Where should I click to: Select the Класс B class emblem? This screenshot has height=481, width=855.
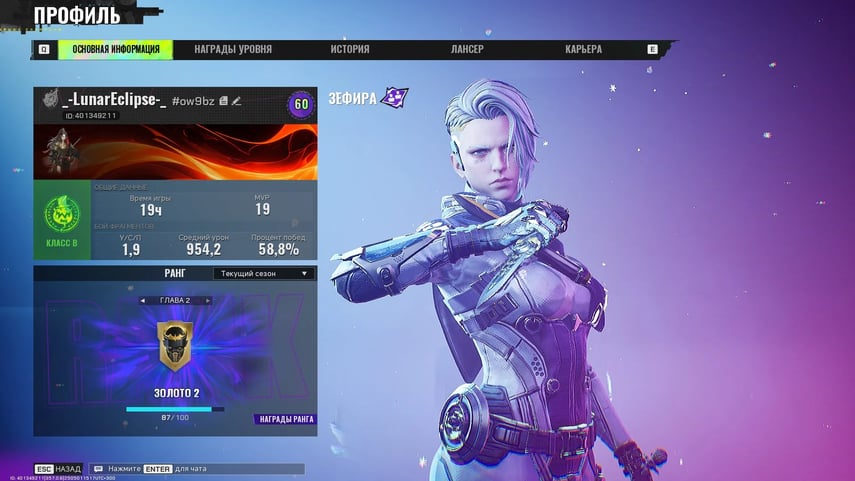coord(61,219)
